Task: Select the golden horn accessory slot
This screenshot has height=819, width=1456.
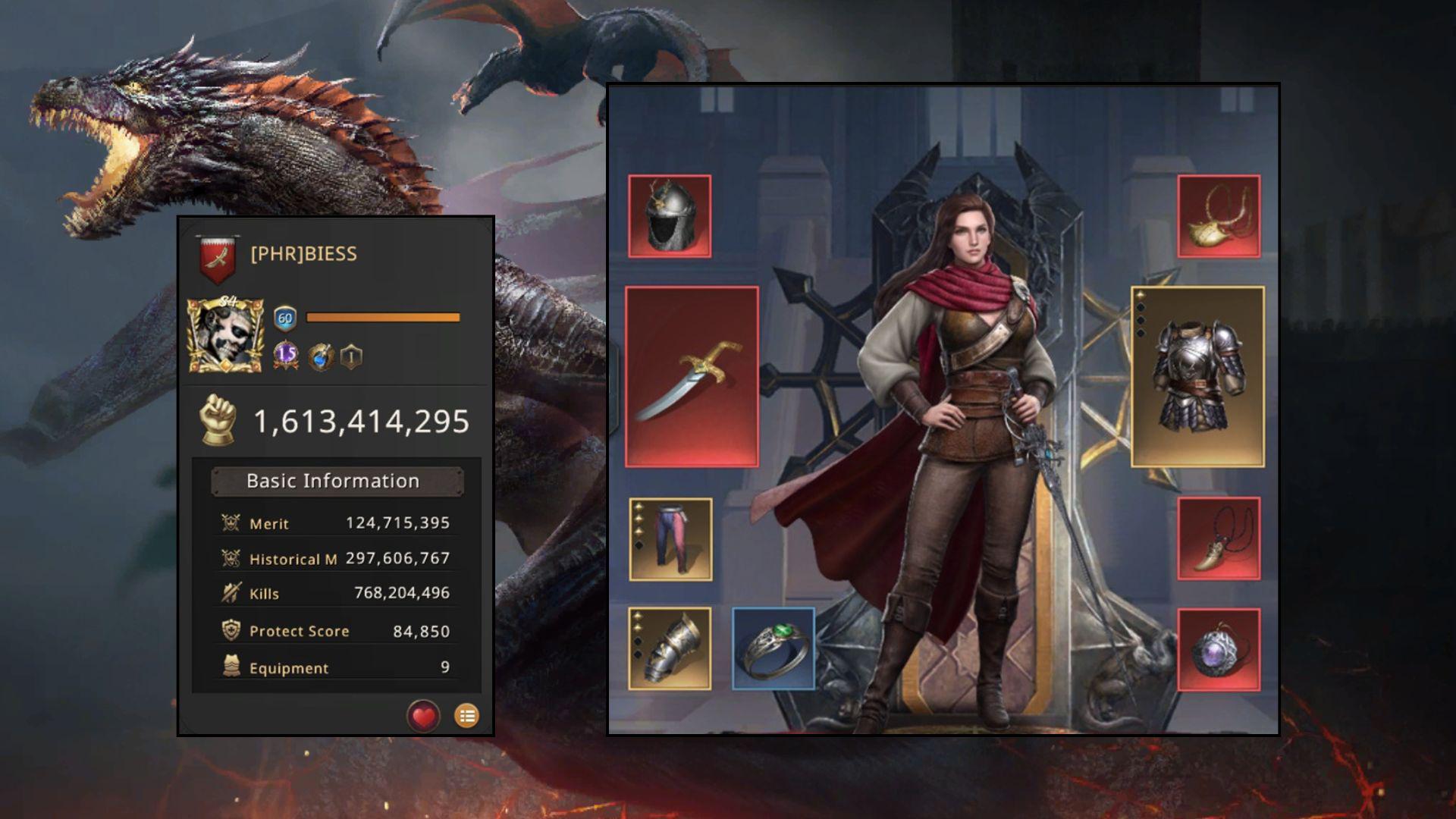Action: click(1219, 217)
